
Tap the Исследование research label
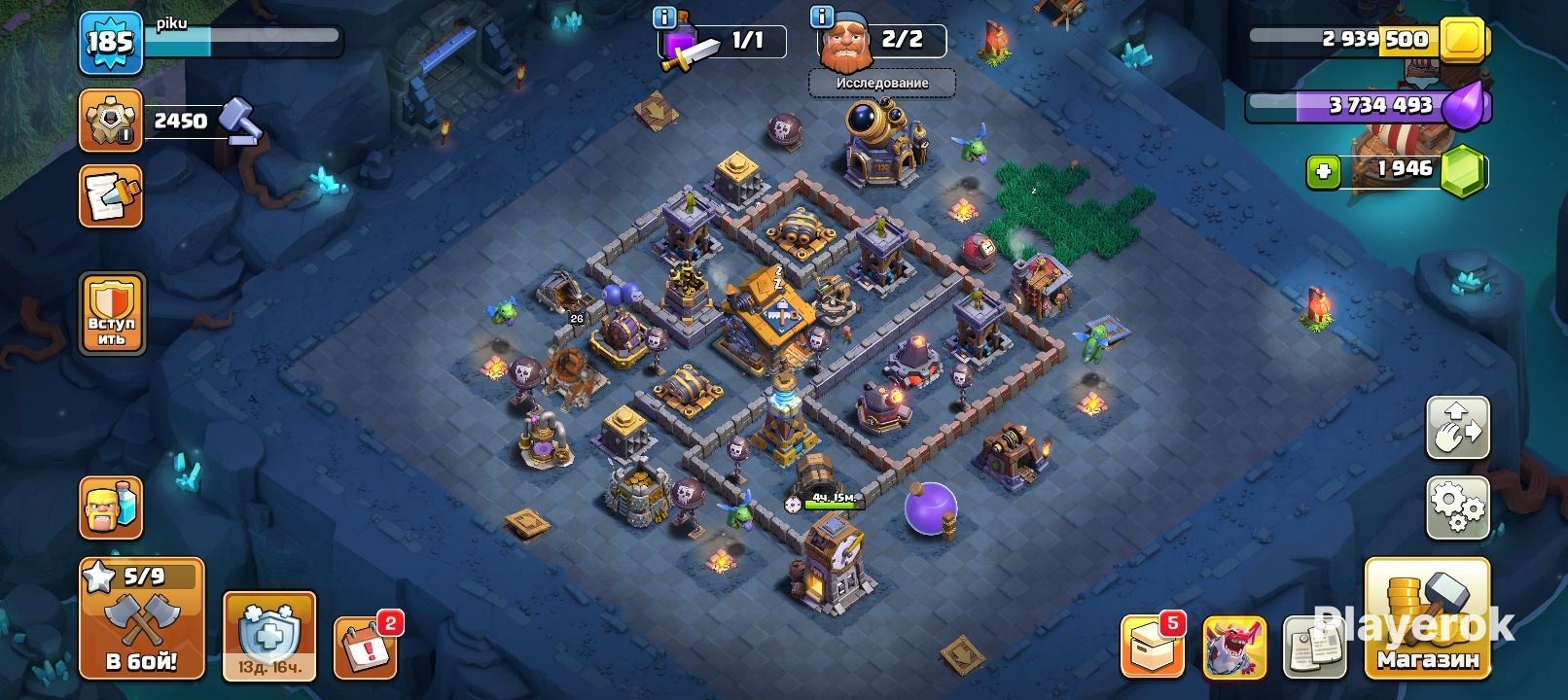coord(881,84)
